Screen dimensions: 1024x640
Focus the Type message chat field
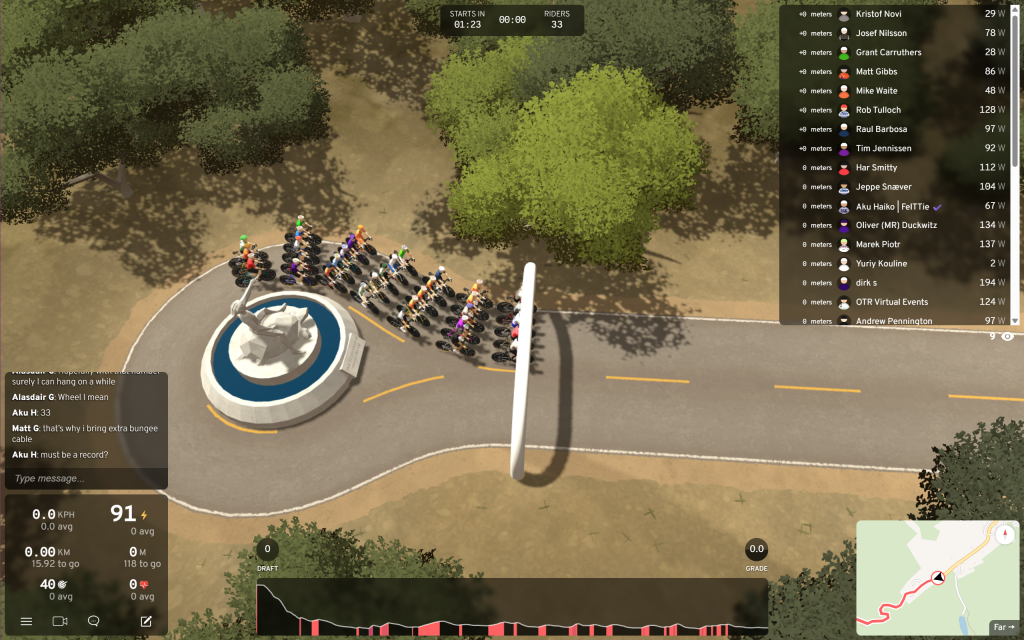click(x=85, y=479)
